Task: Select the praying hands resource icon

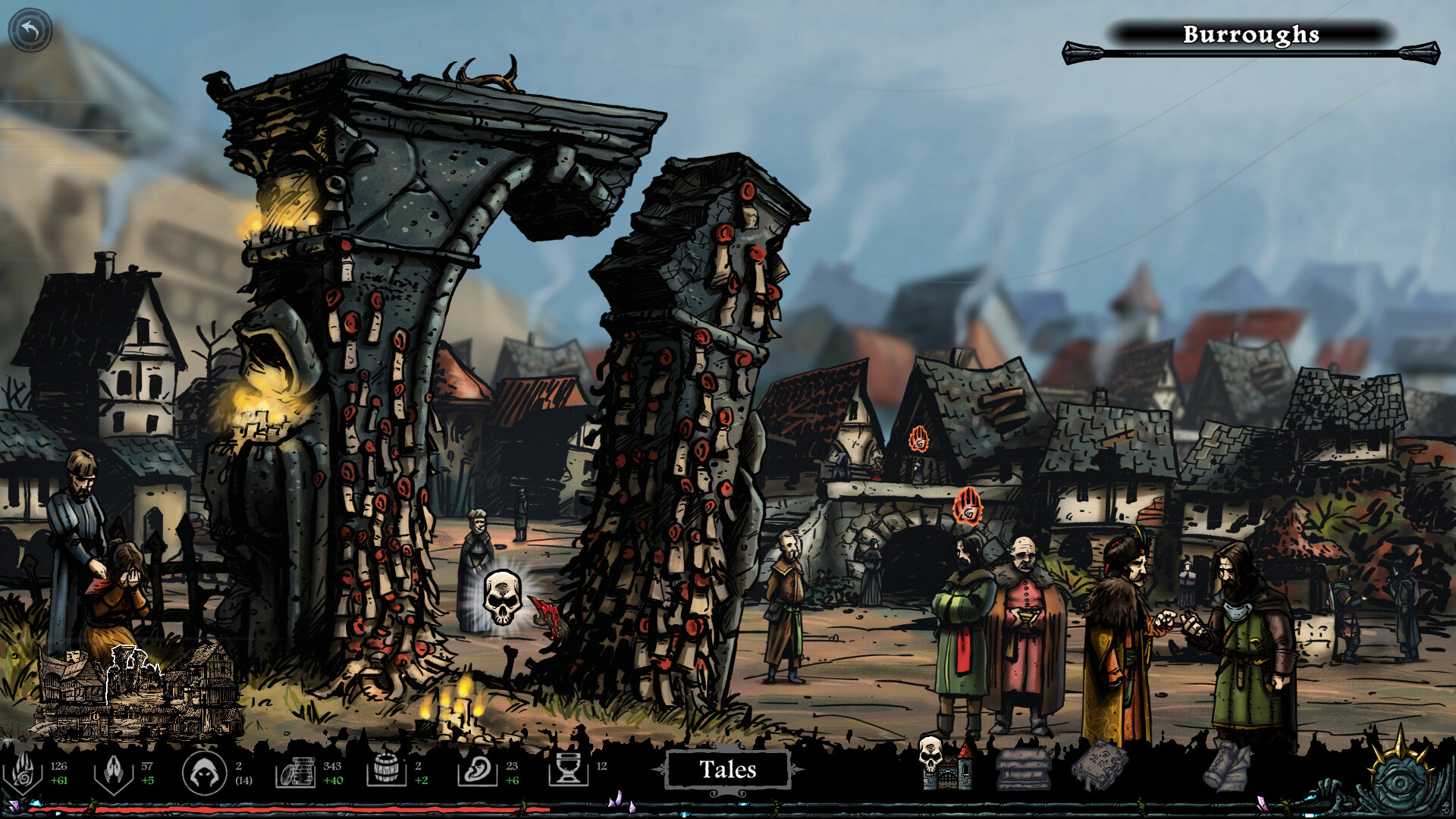Action: (x=114, y=772)
